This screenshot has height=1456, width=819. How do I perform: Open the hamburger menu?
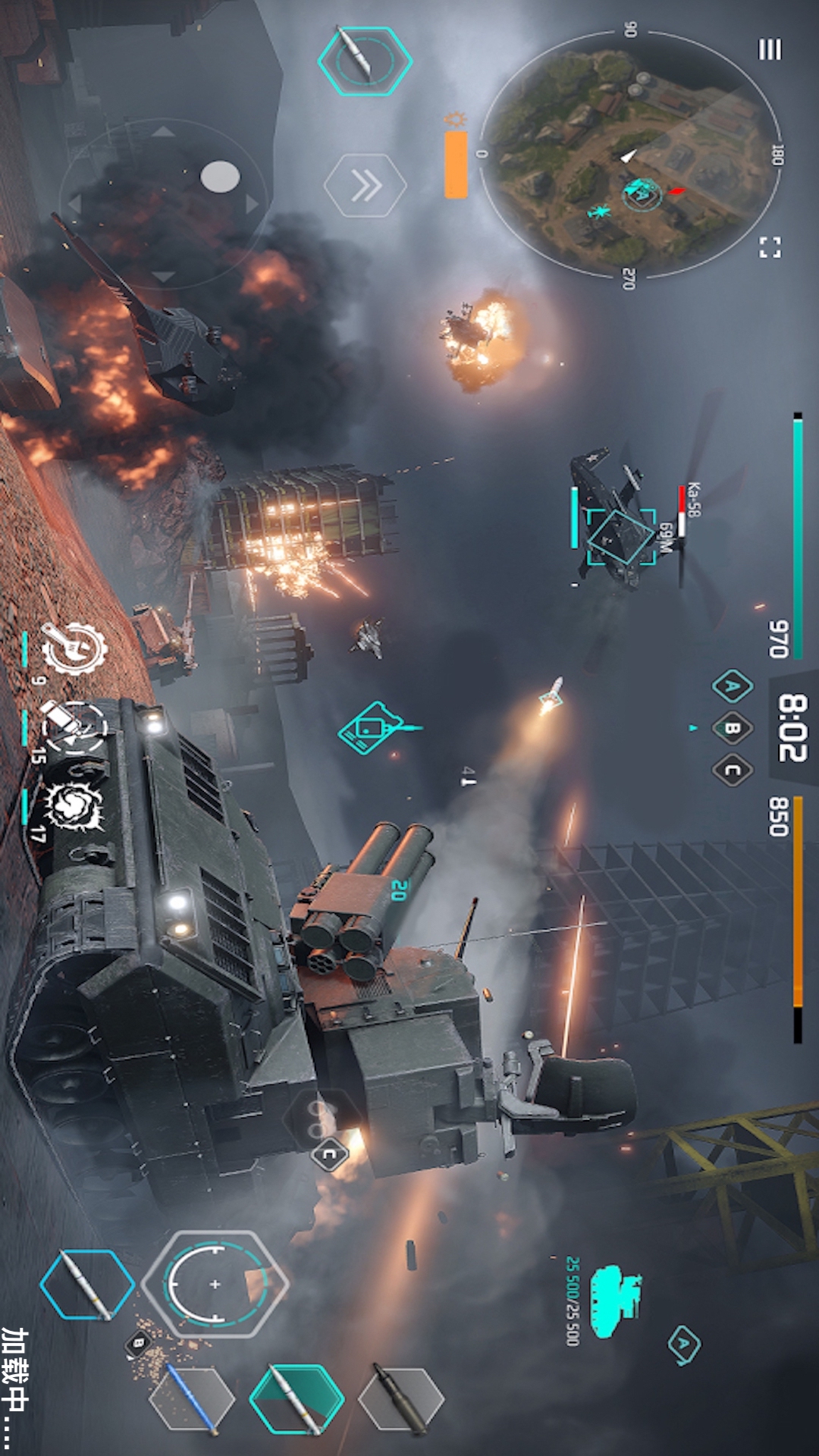770,50
